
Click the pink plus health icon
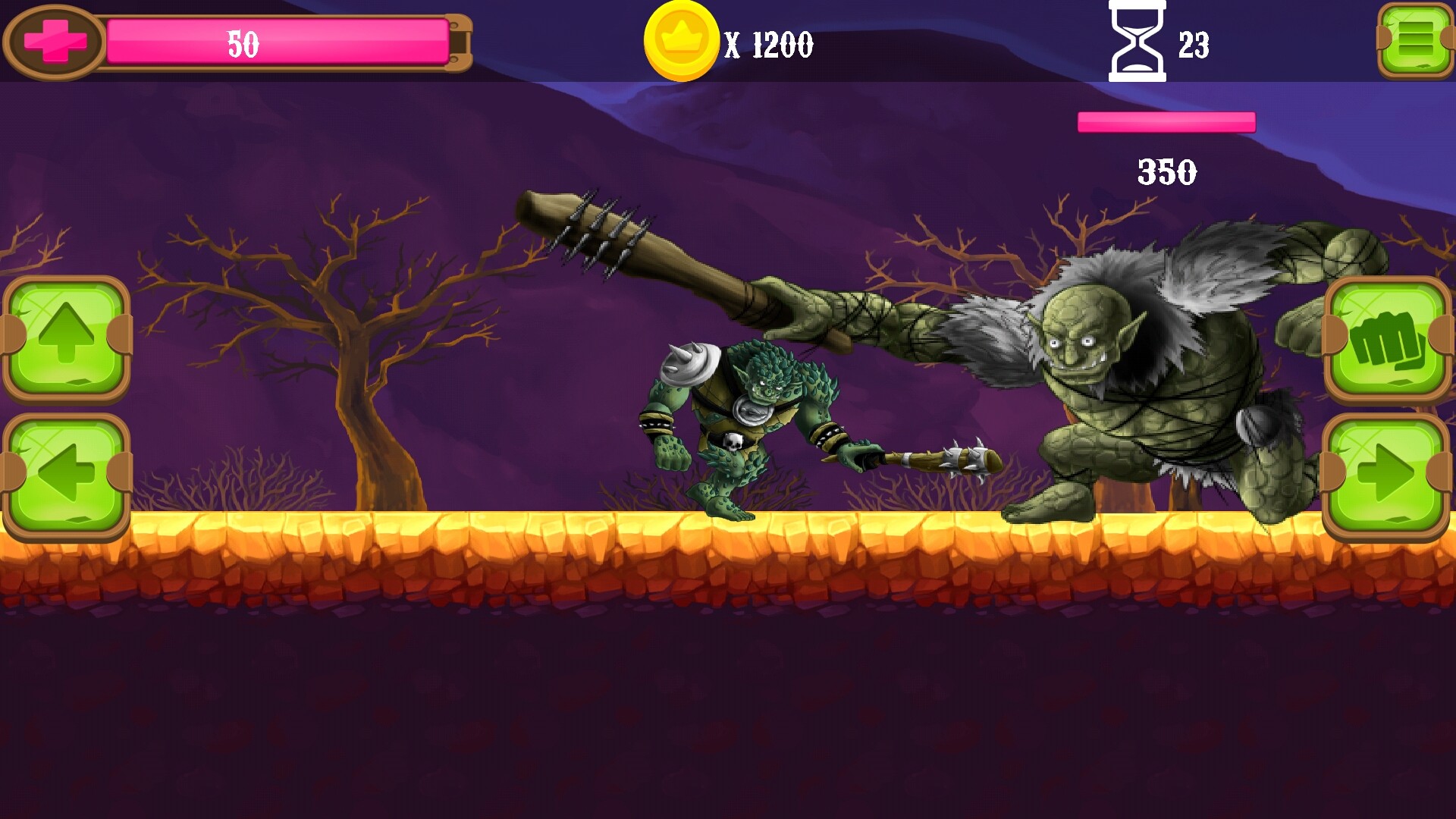[x=55, y=41]
